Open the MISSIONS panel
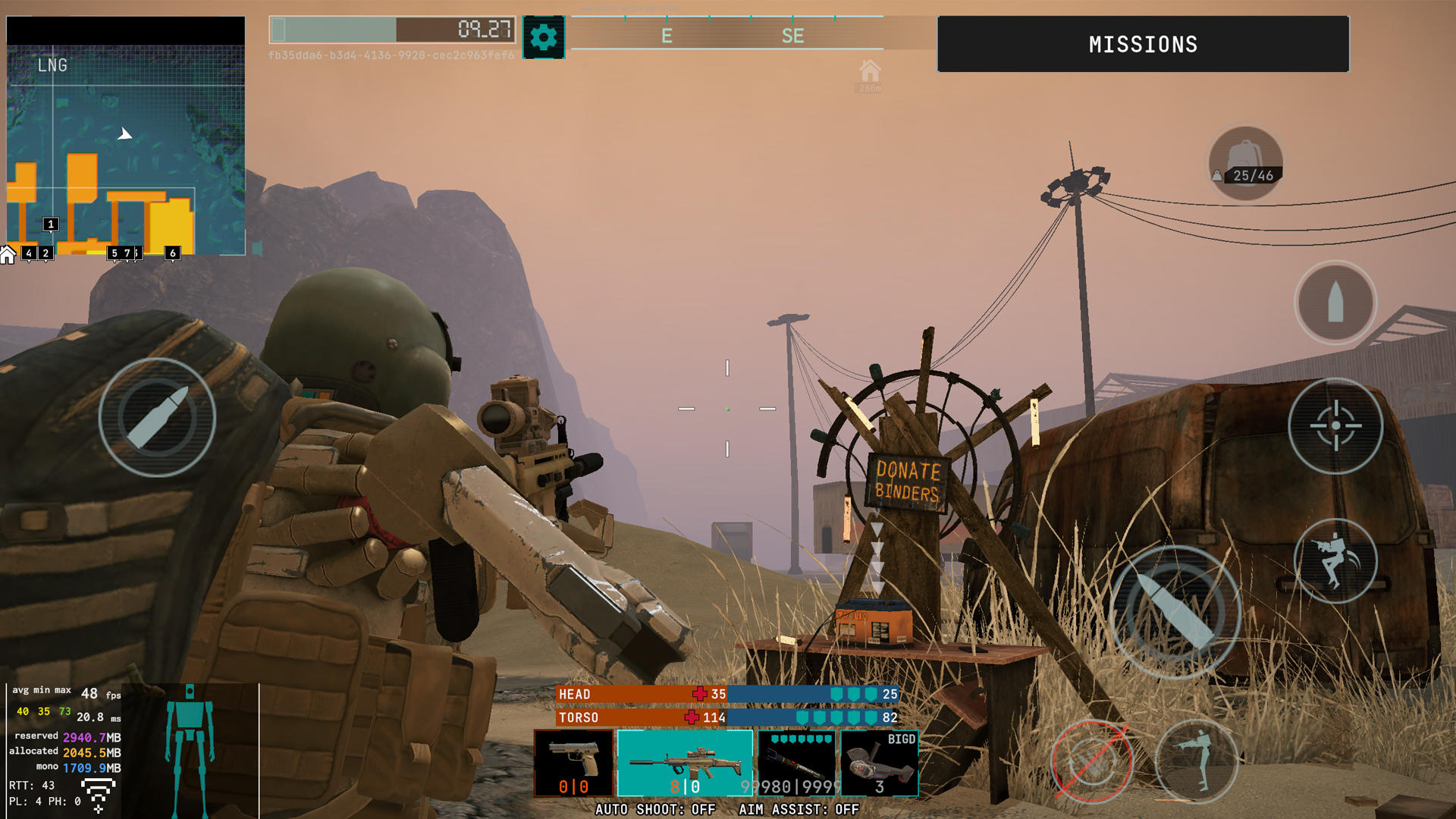 coord(1144,44)
